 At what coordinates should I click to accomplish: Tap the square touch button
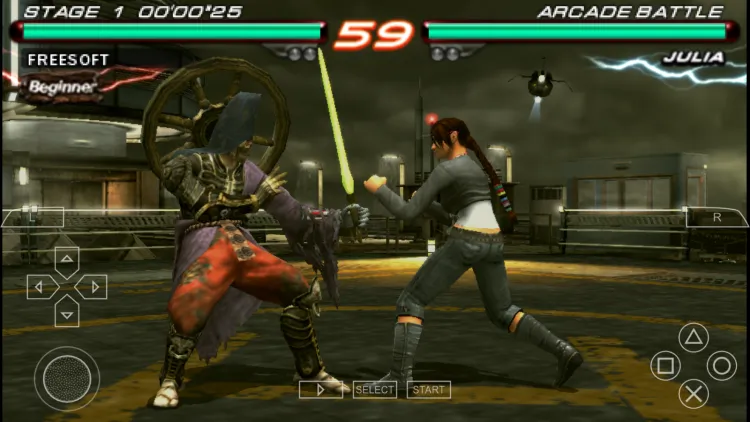[665, 365]
